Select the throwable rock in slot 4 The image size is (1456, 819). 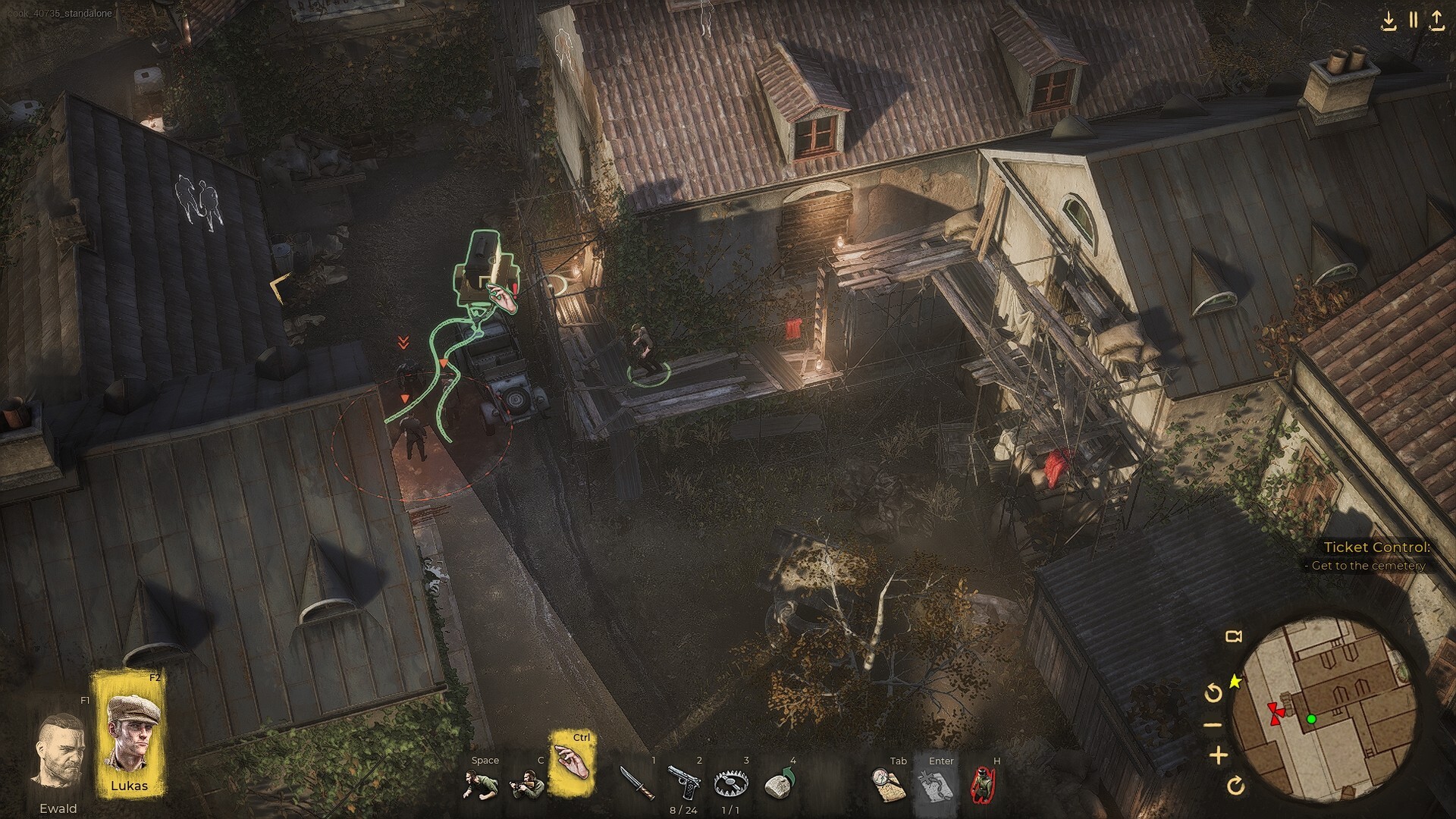point(778,785)
